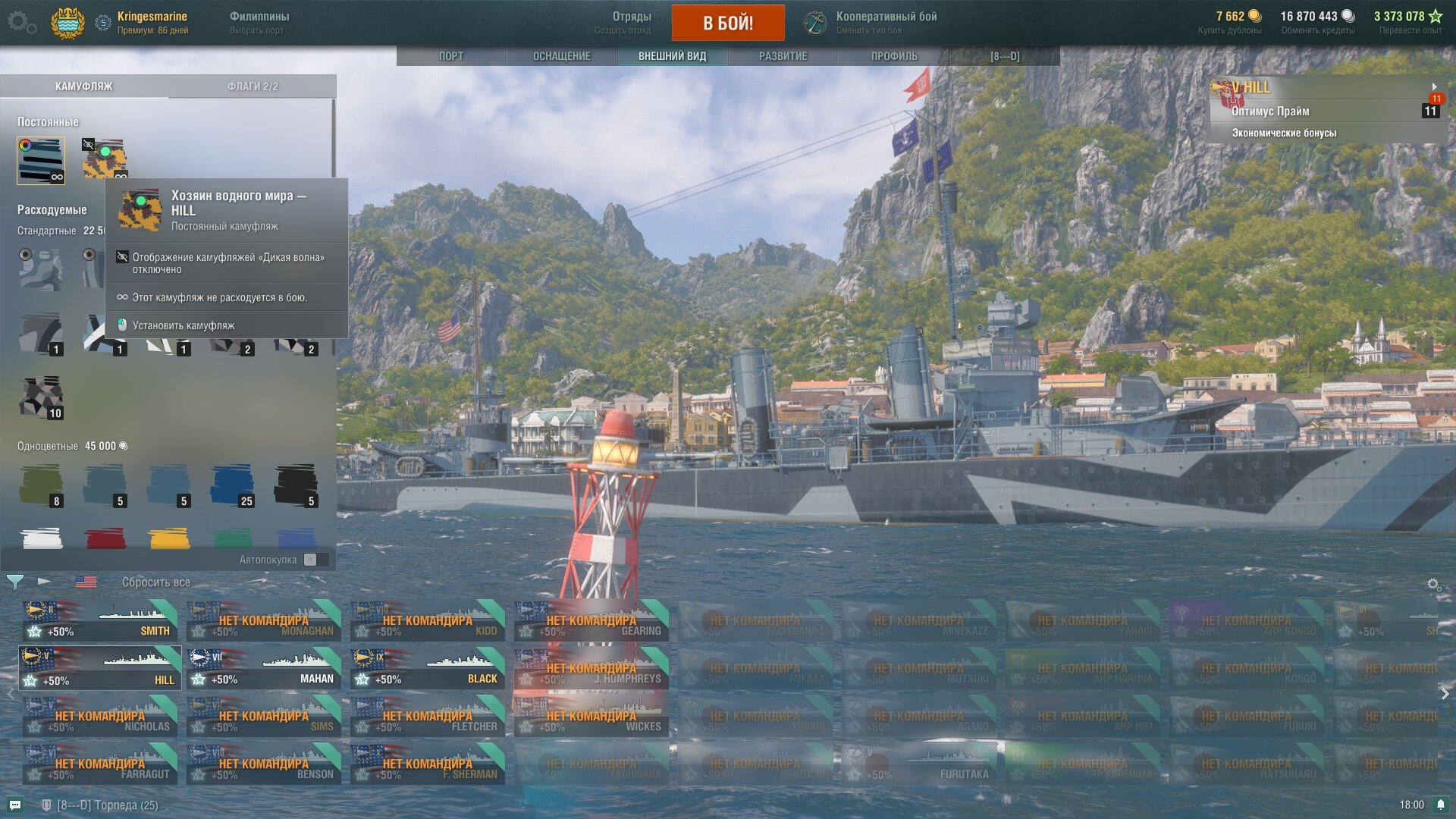Switch to the ОСНАЩЕНИЕ tab
The image size is (1456, 819).
tap(561, 56)
